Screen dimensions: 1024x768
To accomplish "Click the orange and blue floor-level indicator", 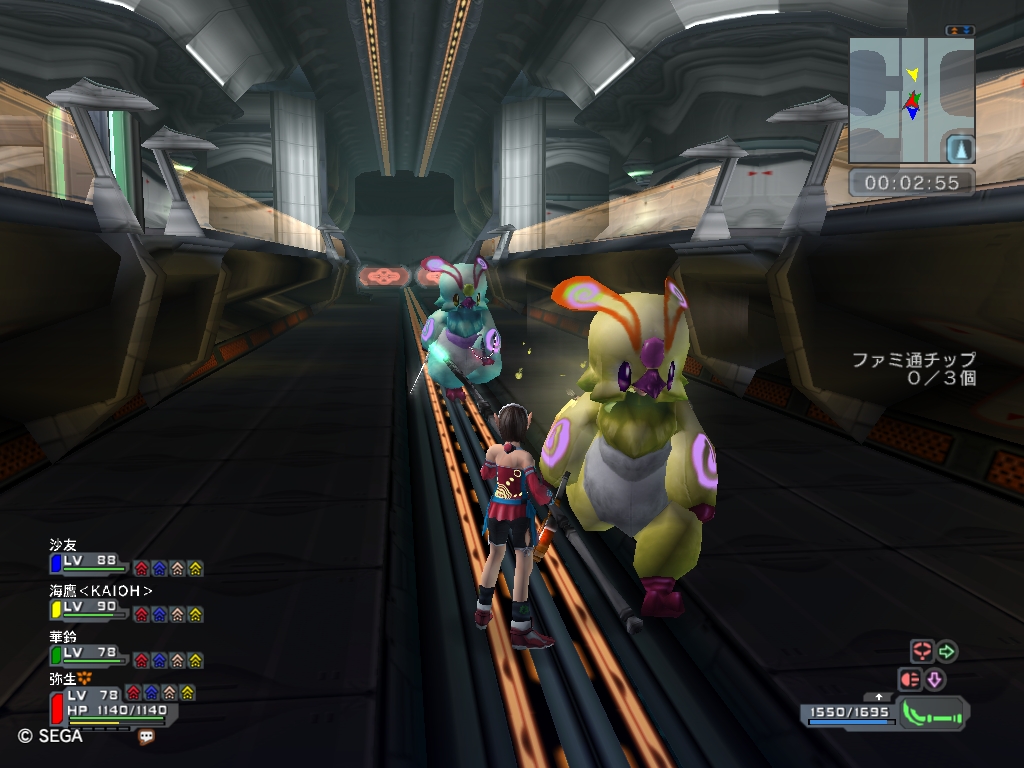I will pos(959,31).
